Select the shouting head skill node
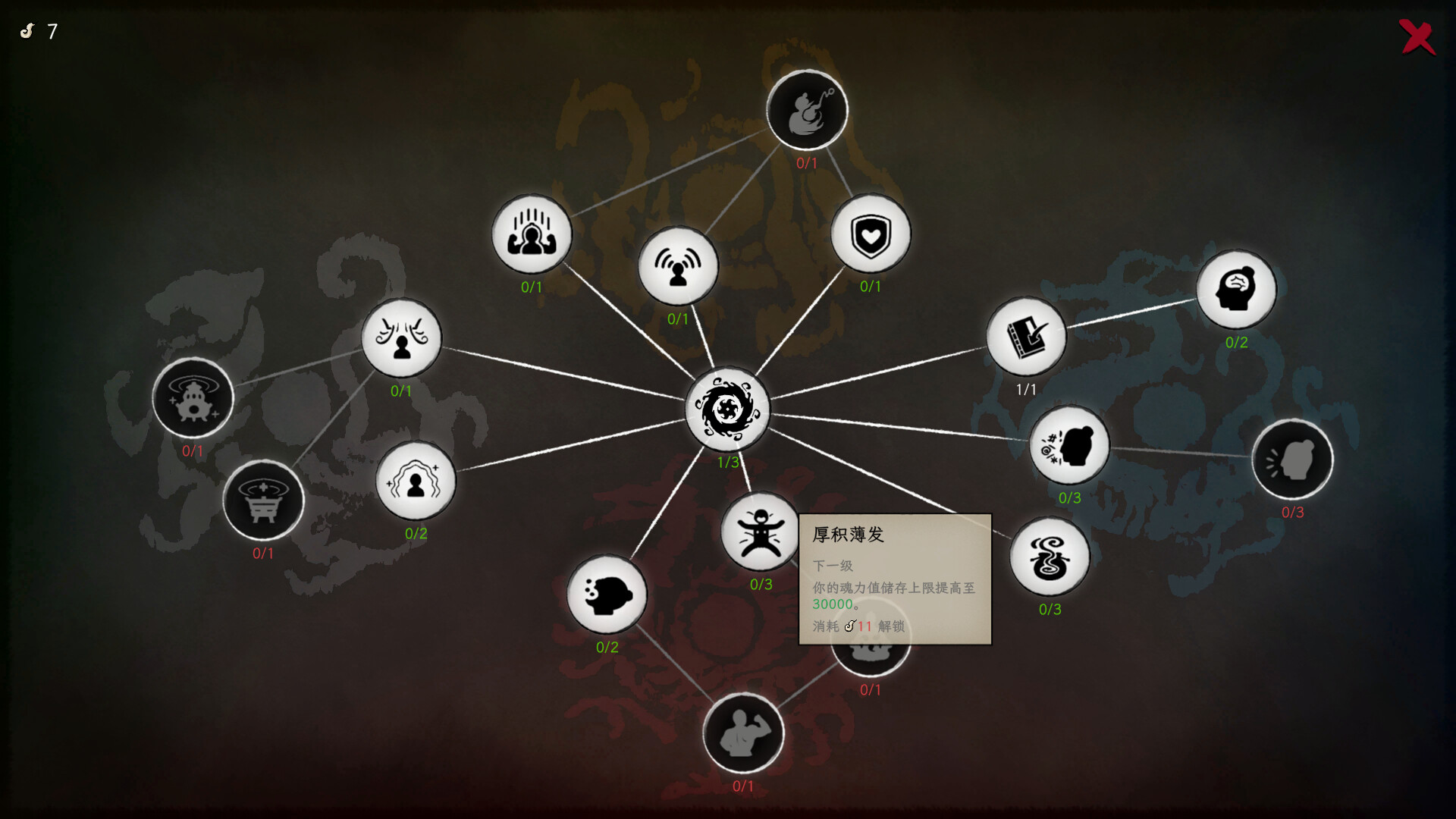Screen dimensions: 1456x819 (1293, 458)
